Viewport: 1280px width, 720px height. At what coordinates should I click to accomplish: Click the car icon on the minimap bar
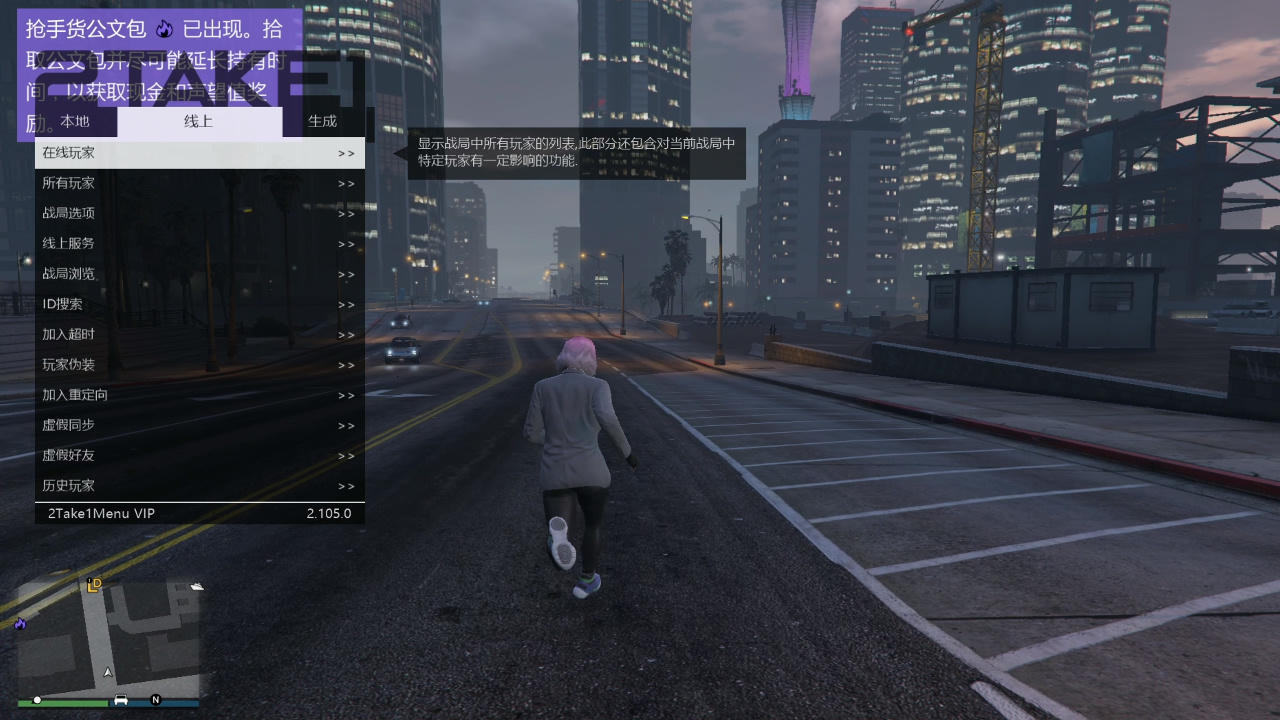[x=120, y=700]
